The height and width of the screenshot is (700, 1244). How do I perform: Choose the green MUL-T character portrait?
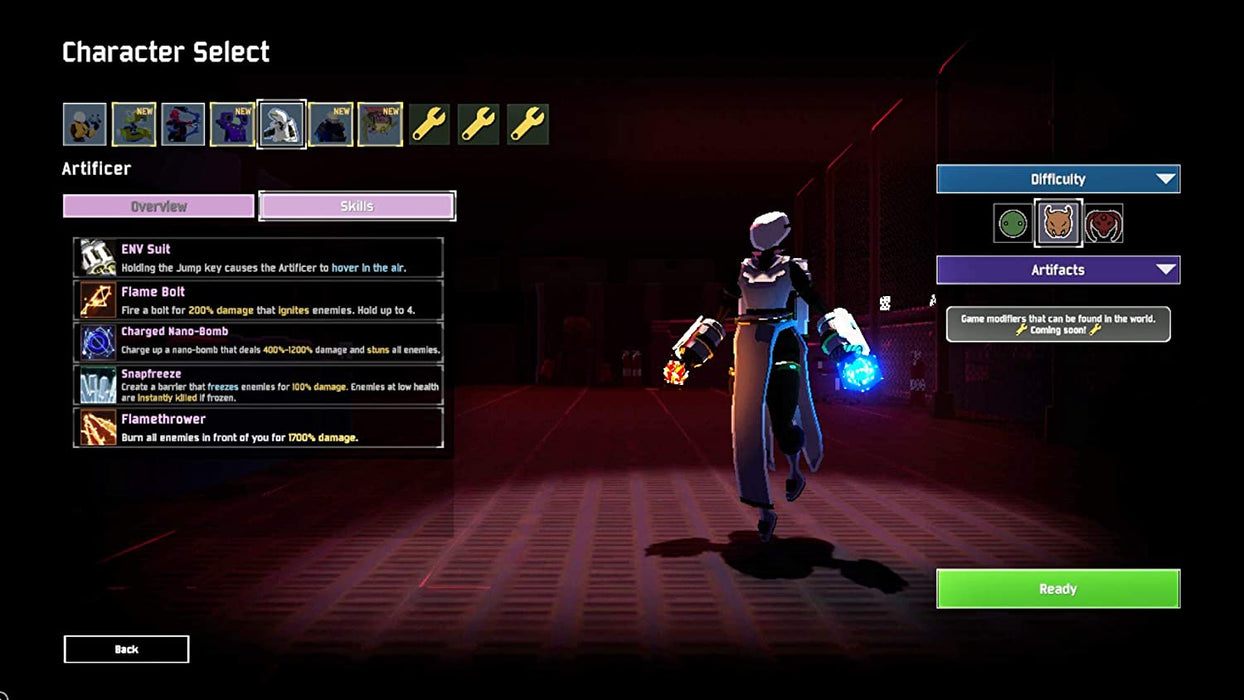click(x=134, y=125)
